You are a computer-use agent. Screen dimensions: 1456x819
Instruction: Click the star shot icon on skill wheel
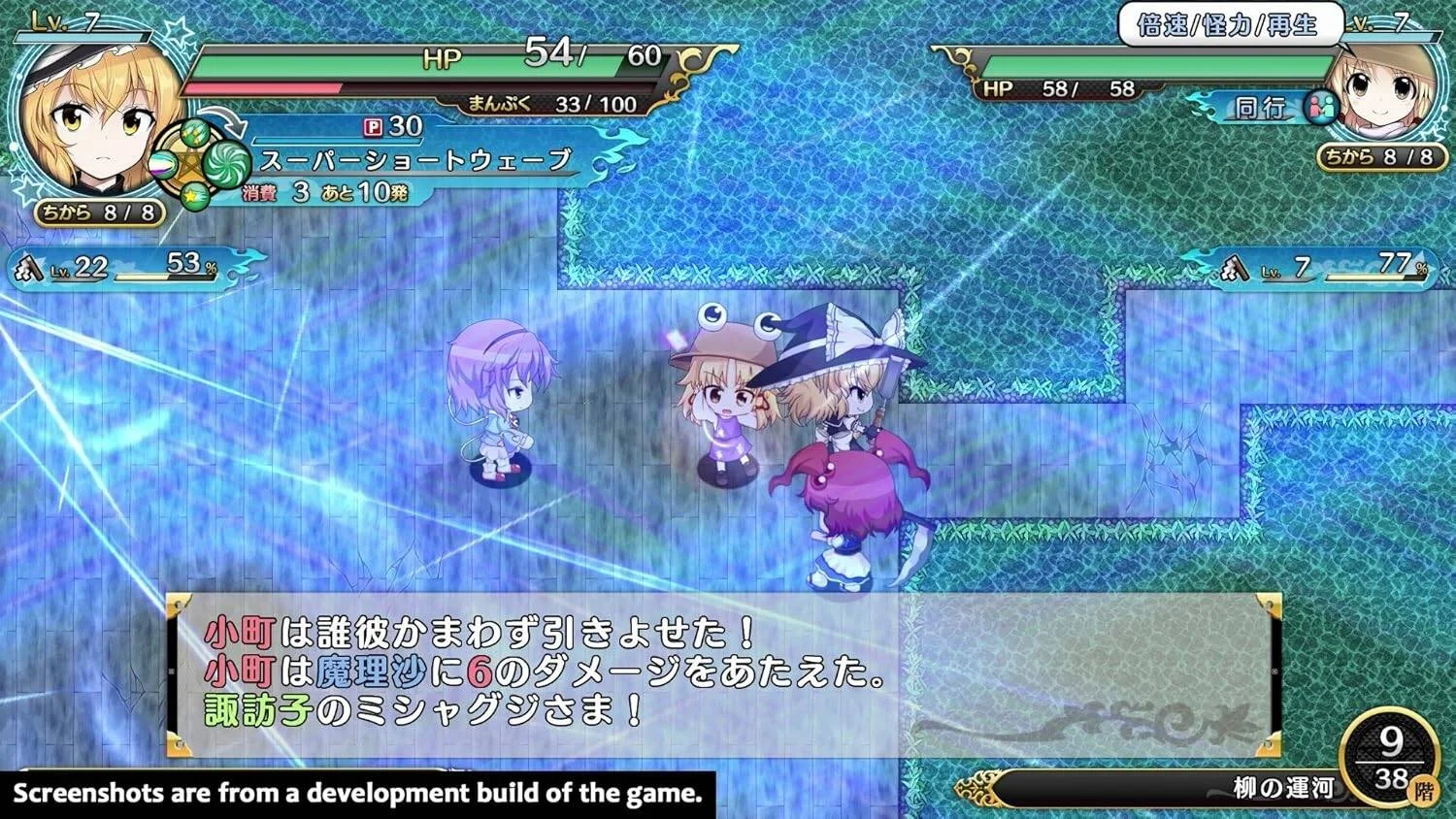click(x=192, y=195)
